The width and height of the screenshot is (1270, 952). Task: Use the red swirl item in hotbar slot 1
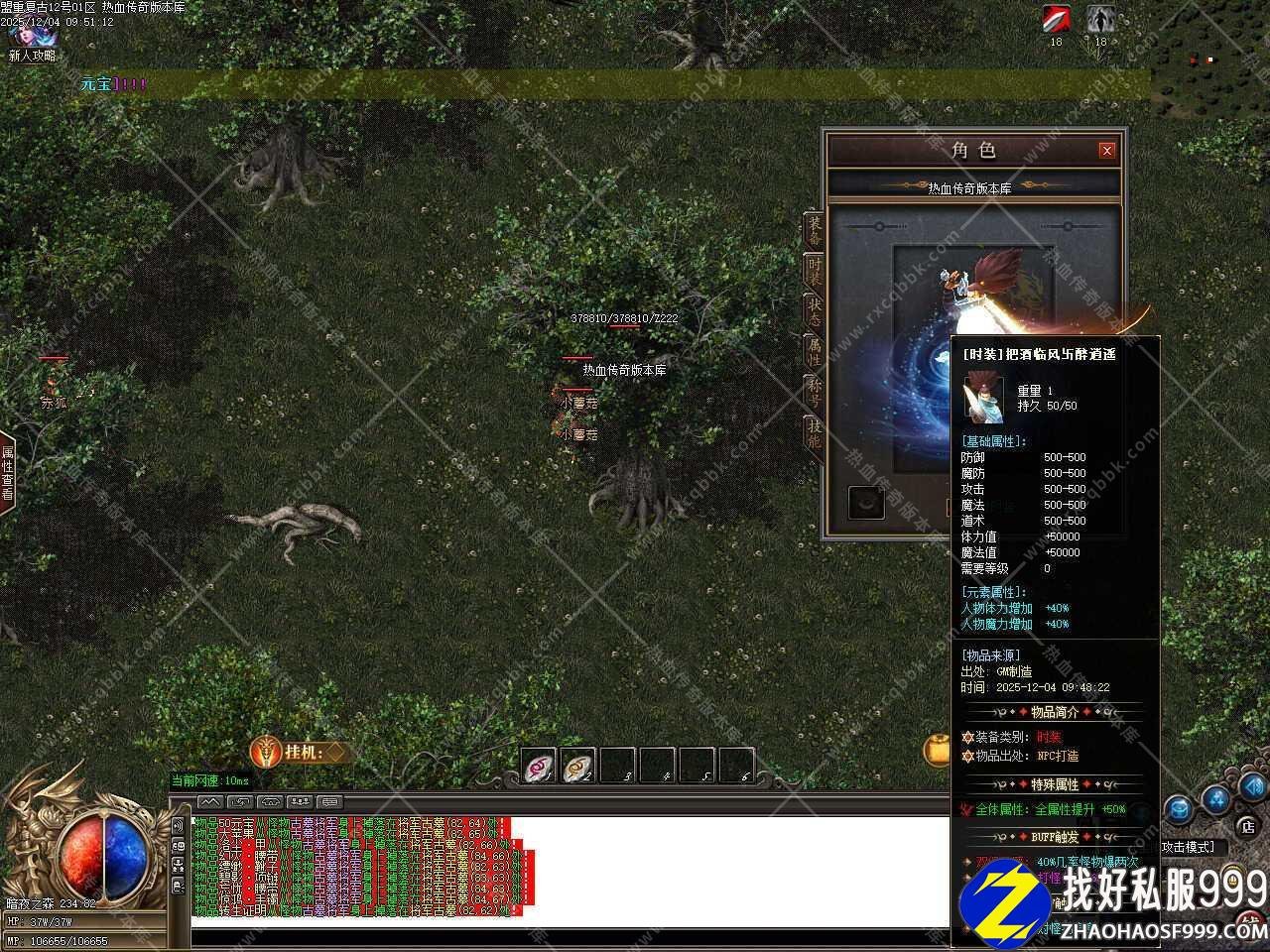coord(539,766)
